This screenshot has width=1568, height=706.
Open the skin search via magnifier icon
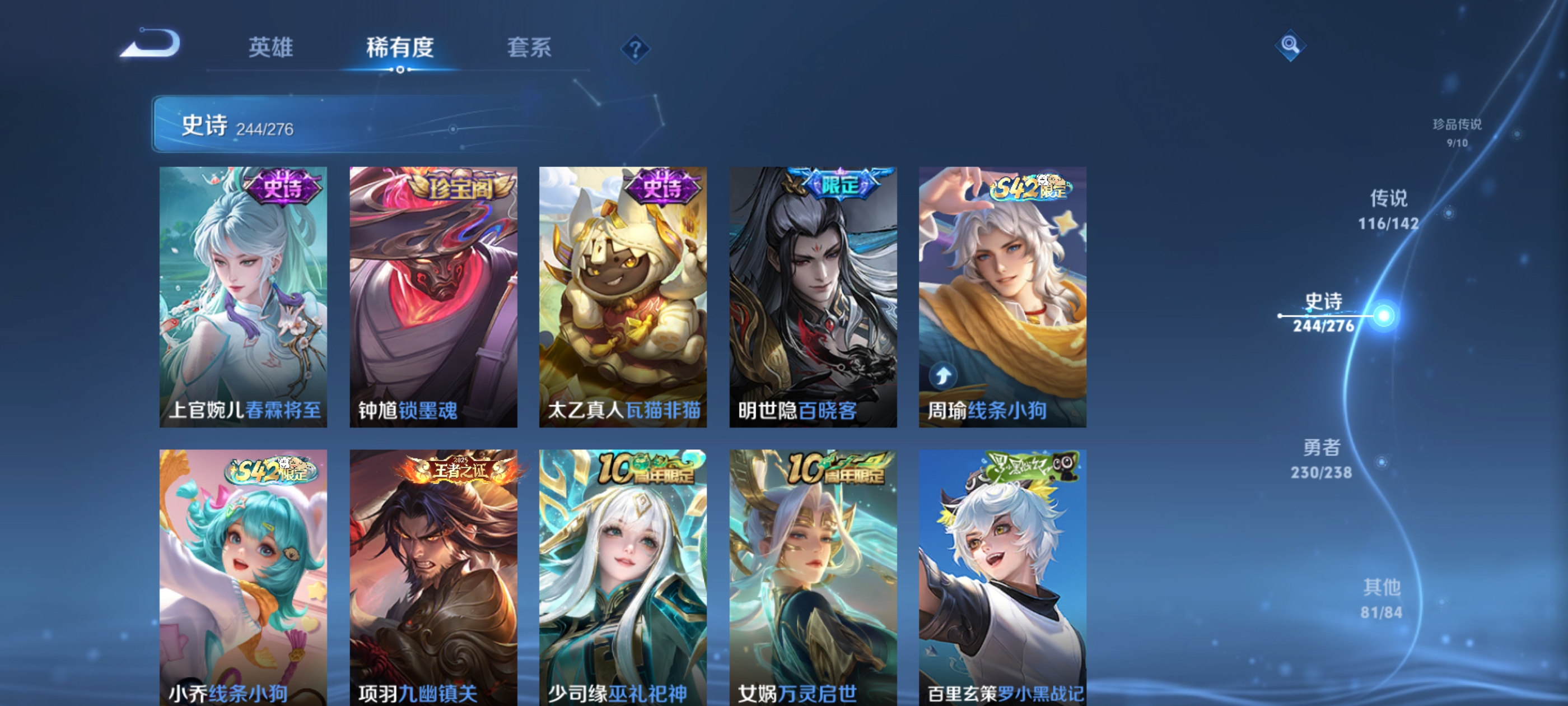coord(1290,45)
